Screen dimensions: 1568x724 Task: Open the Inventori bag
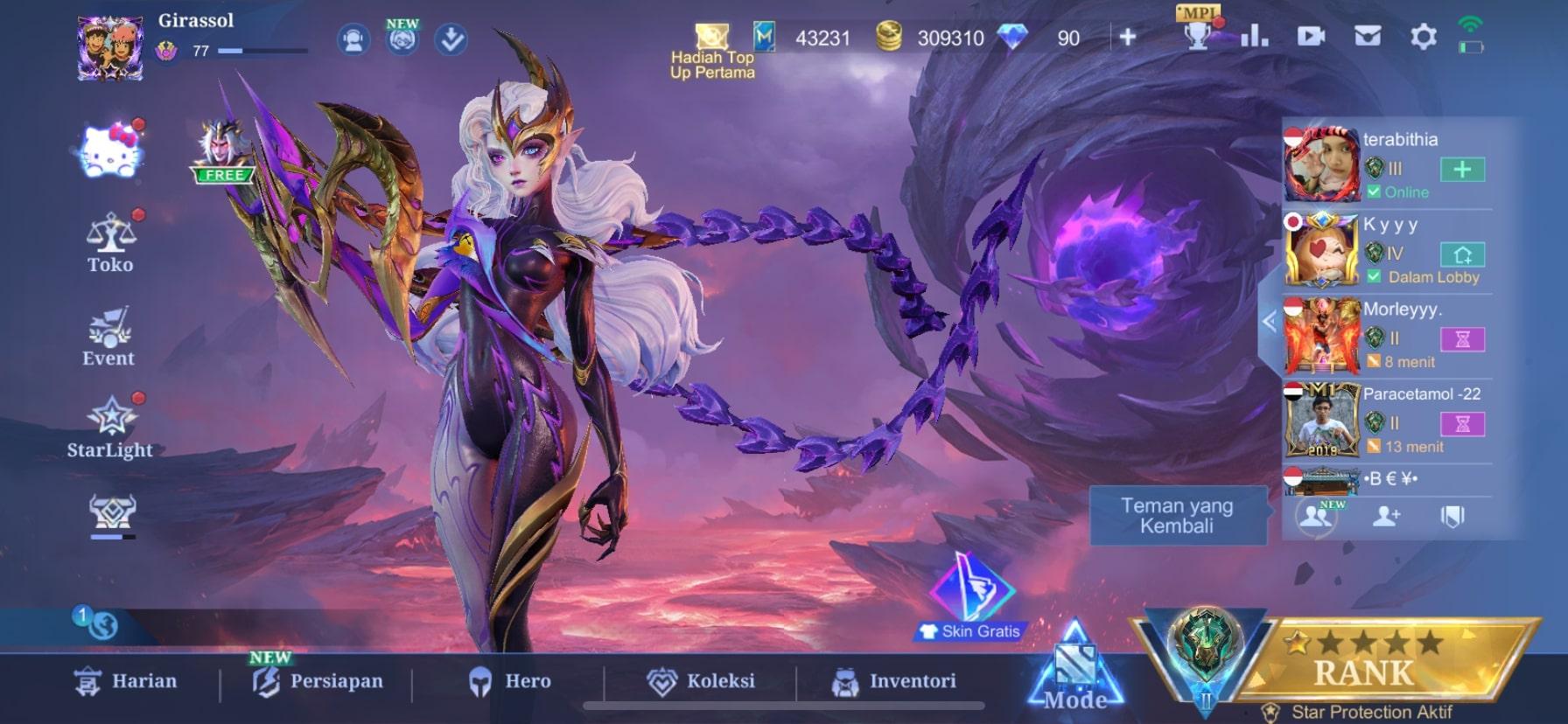click(893, 681)
